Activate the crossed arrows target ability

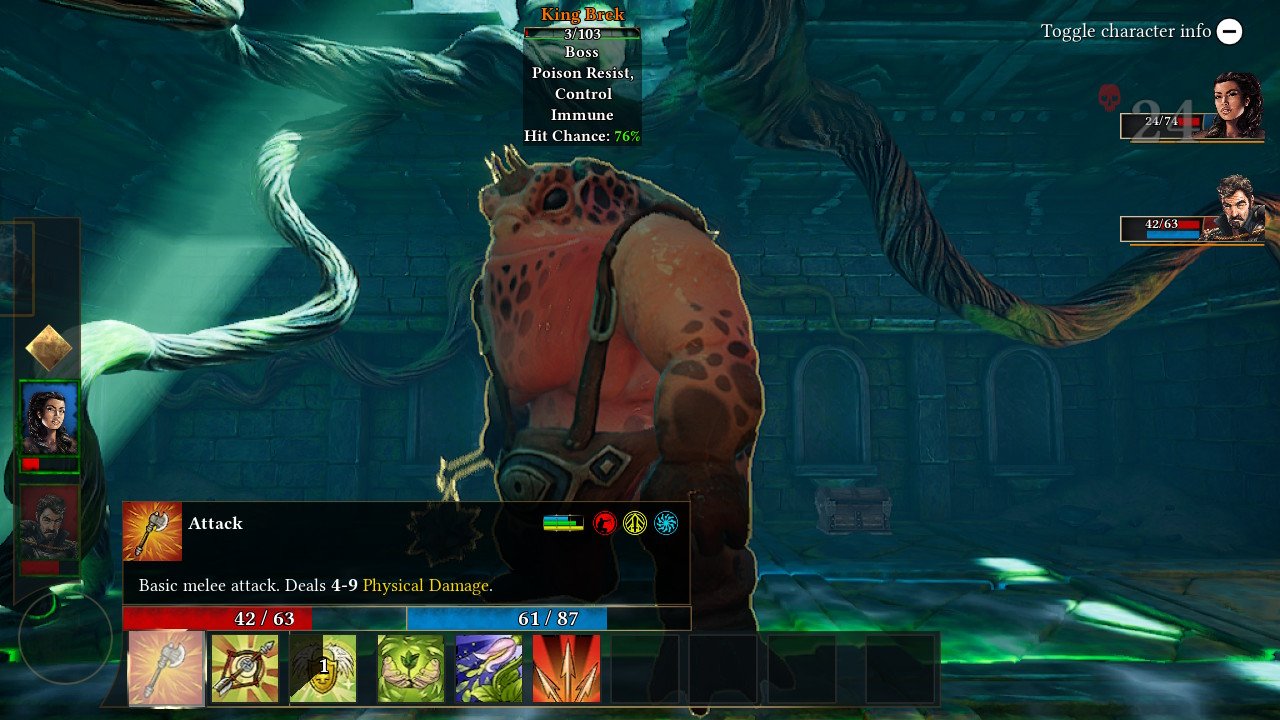(x=245, y=668)
